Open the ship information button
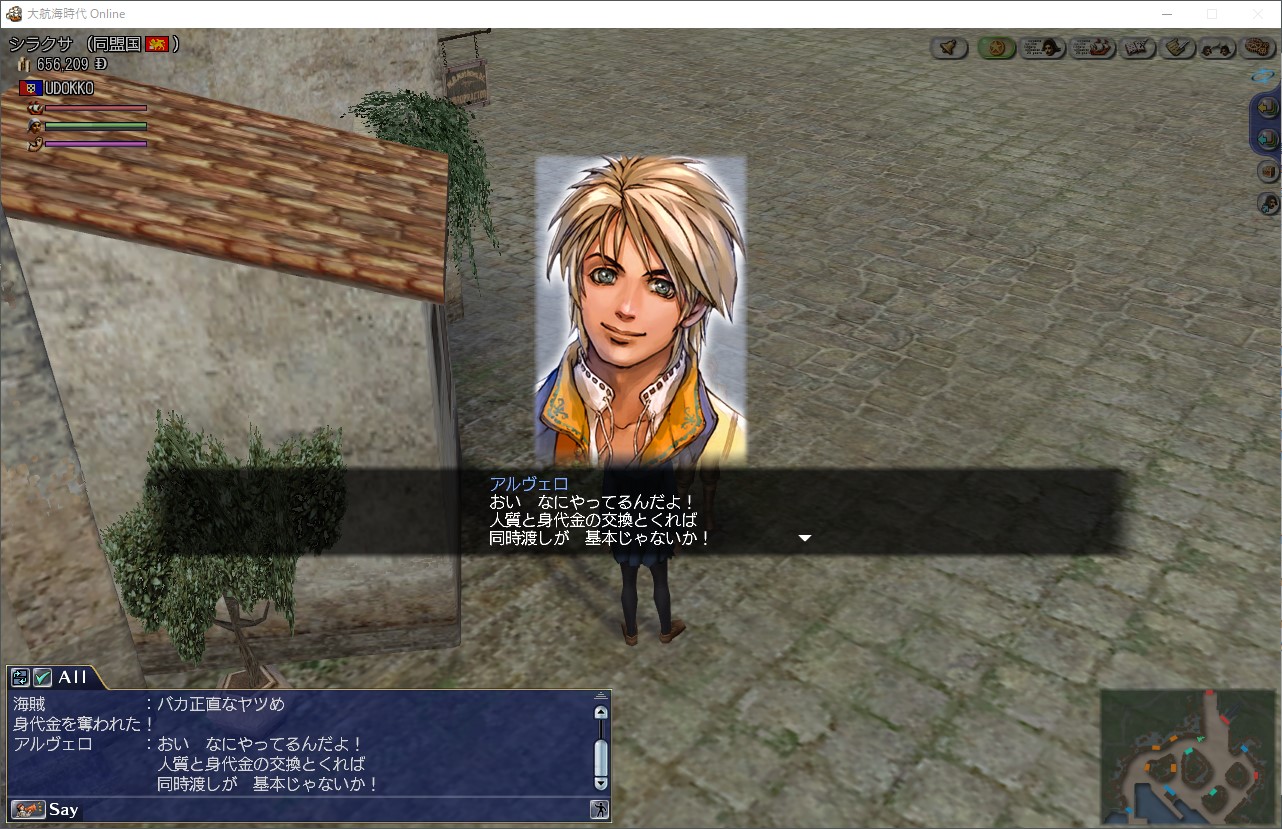Viewport: 1282px width, 829px height. pos(1092,47)
